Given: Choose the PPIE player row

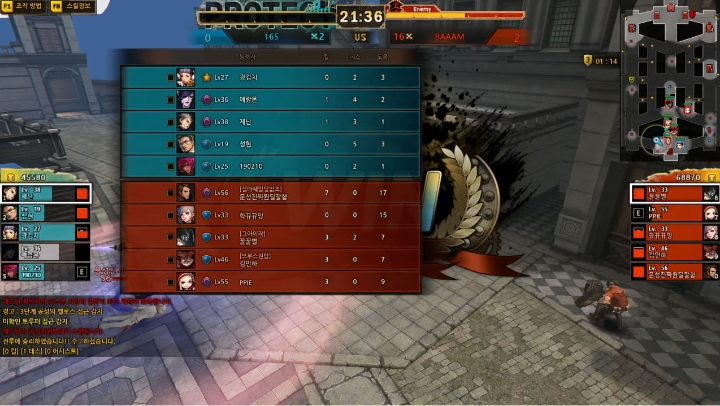Looking at the screenshot, I should (x=270, y=282).
